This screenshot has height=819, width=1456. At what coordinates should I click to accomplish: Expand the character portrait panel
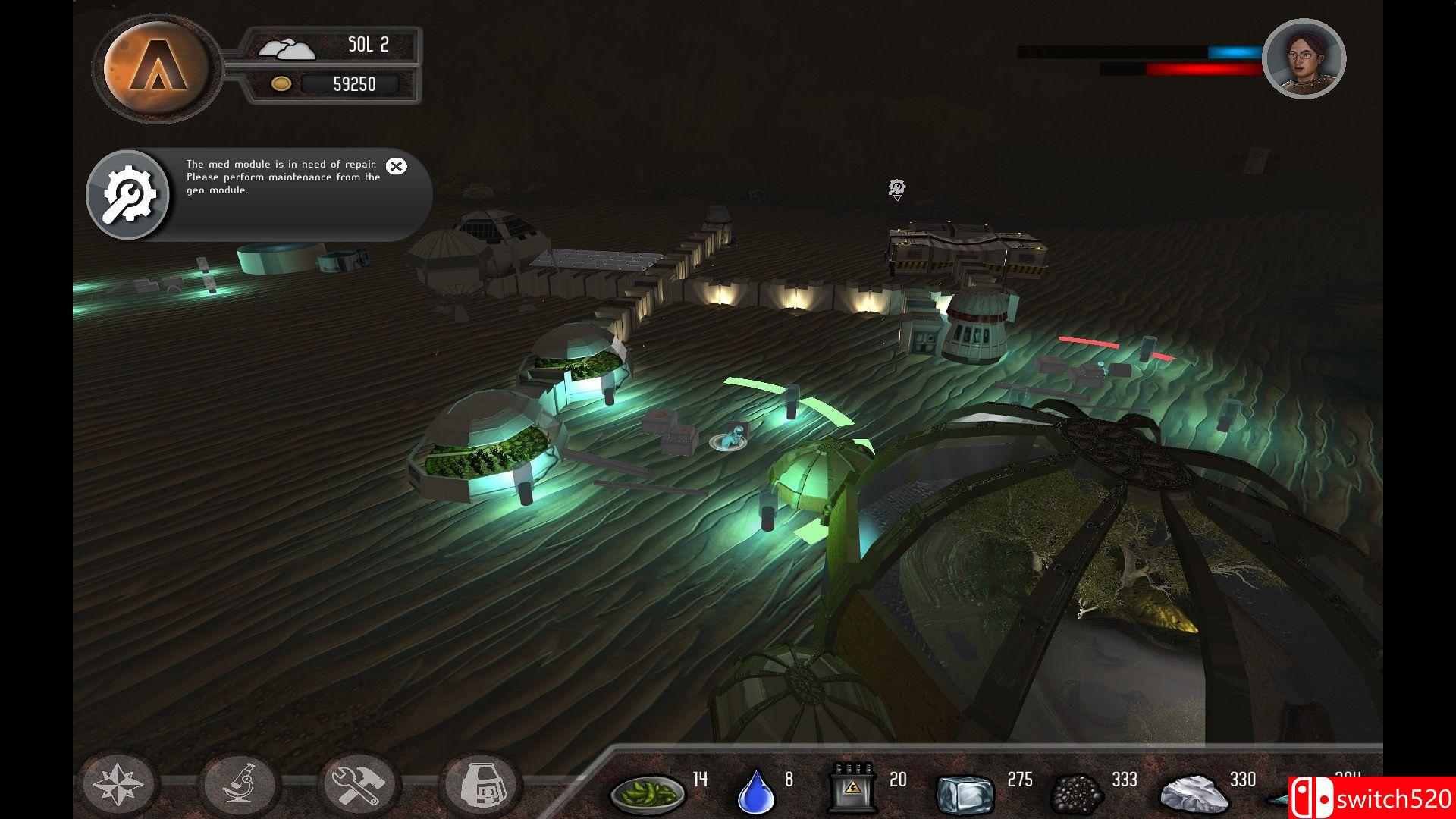[1302, 59]
